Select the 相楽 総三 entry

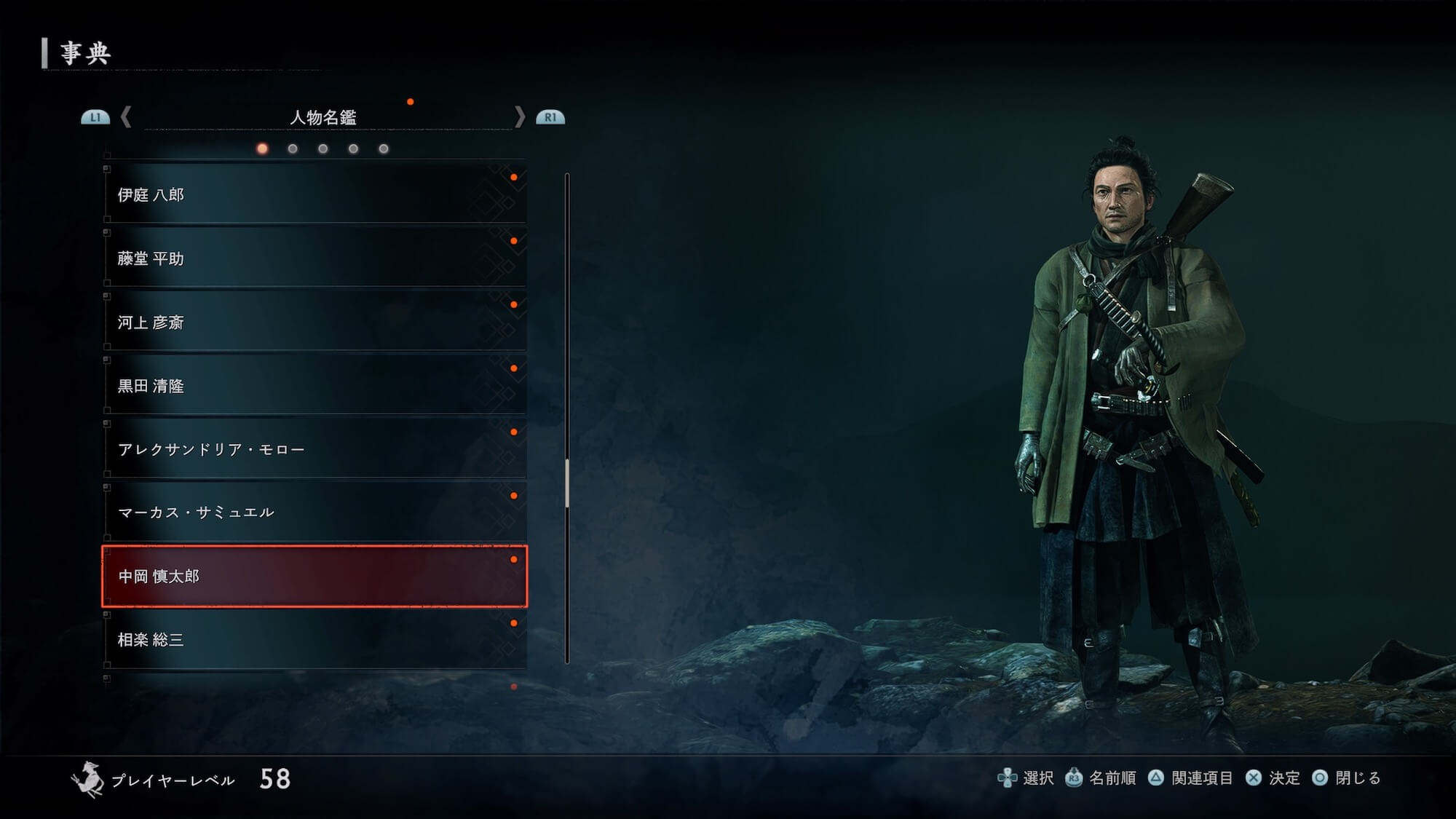tap(314, 639)
